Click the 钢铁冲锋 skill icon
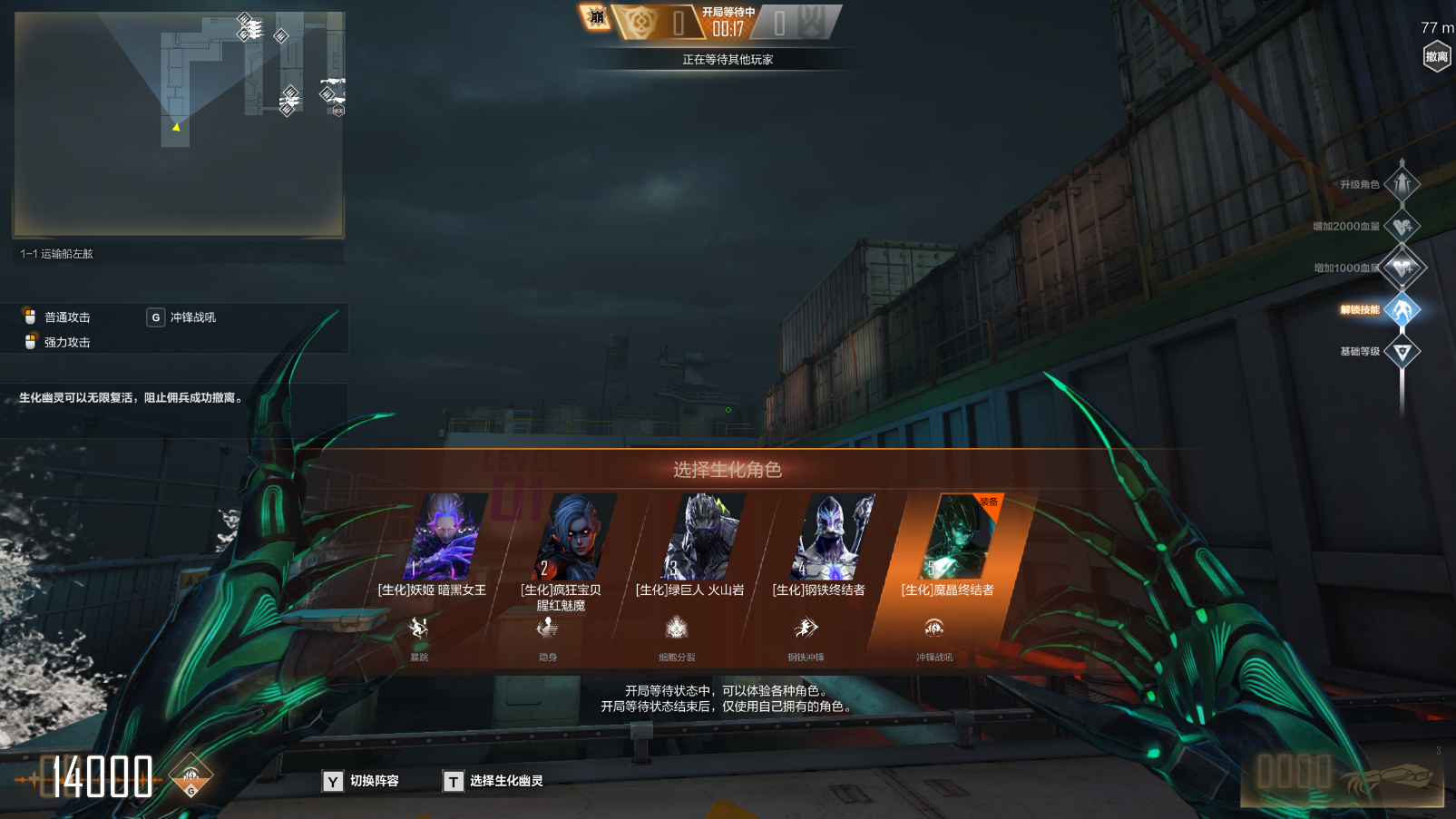 pyautogui.click(x=806, y=628)
